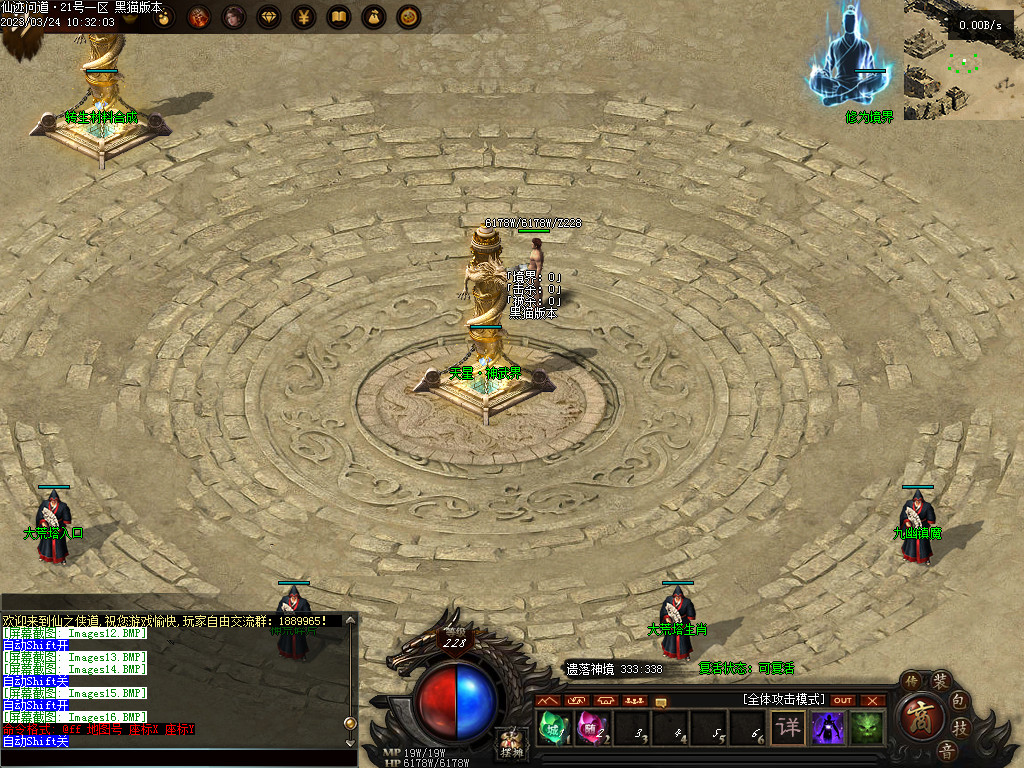1024x768 pixels.
Task: Open the diamond icon in the top bar
Action: click(269, 17)
